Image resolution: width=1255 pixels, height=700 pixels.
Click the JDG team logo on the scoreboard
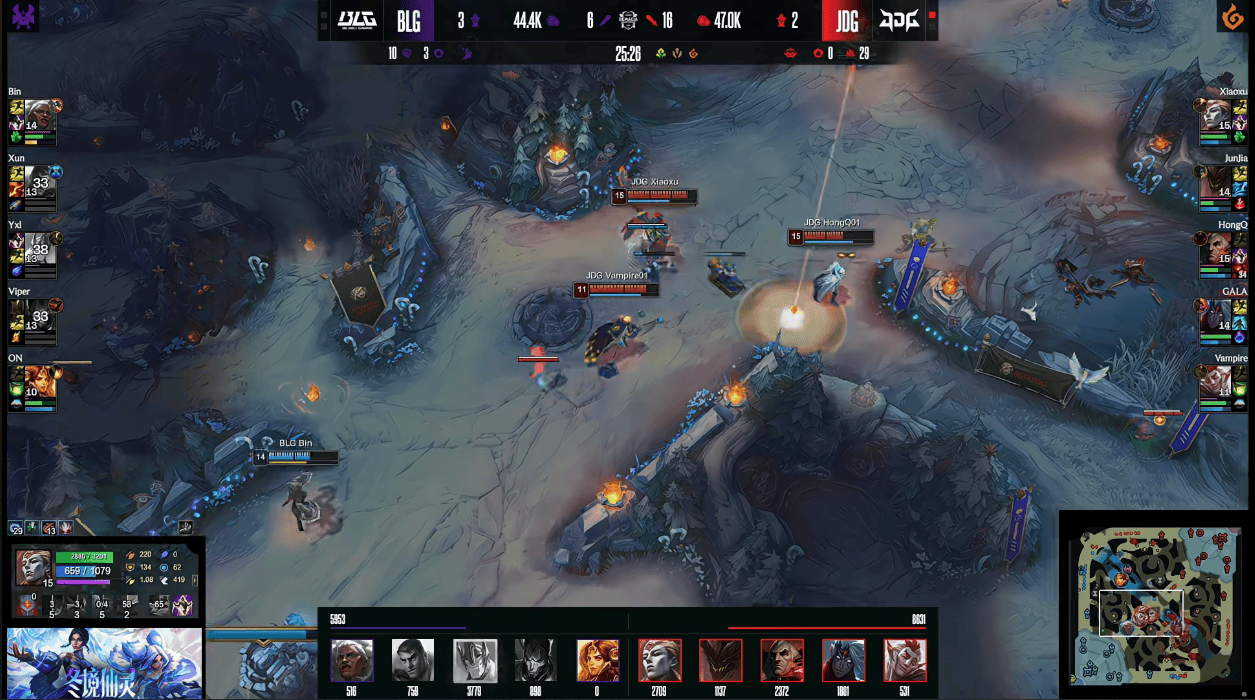coord(897,20)
